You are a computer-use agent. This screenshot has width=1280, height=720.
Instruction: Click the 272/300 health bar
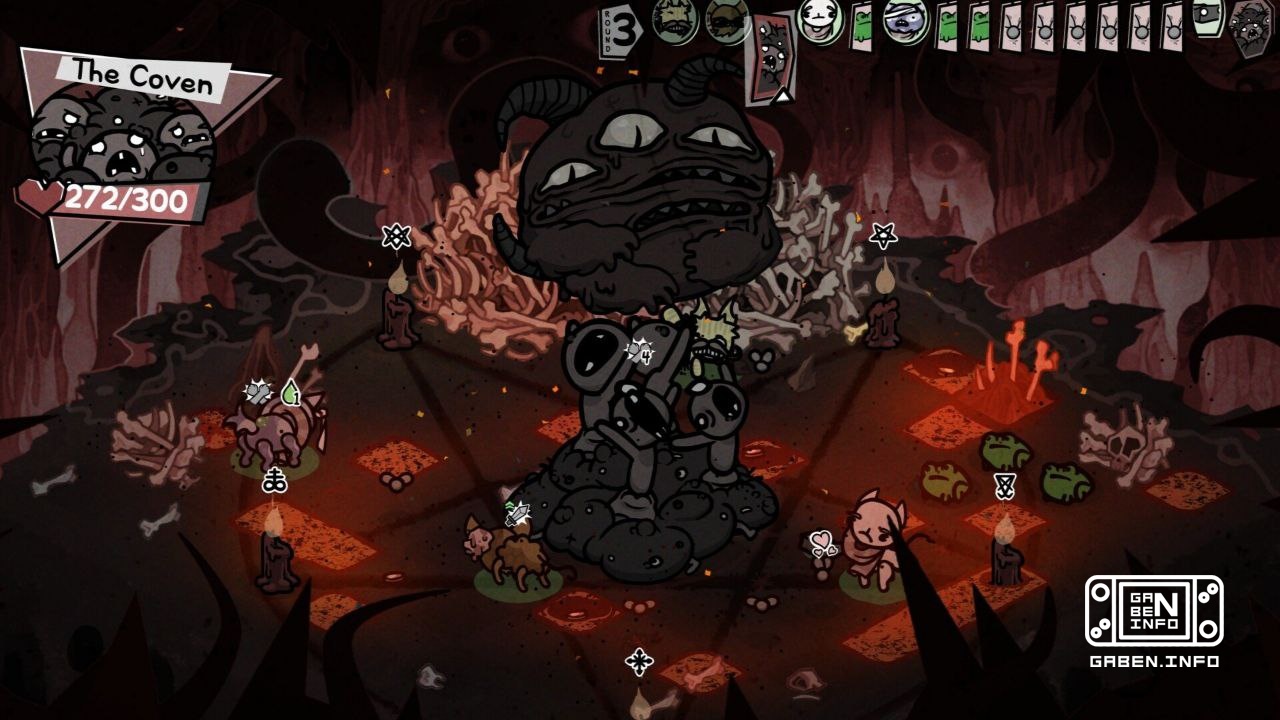pyautogui.click(x=128, y=198)
